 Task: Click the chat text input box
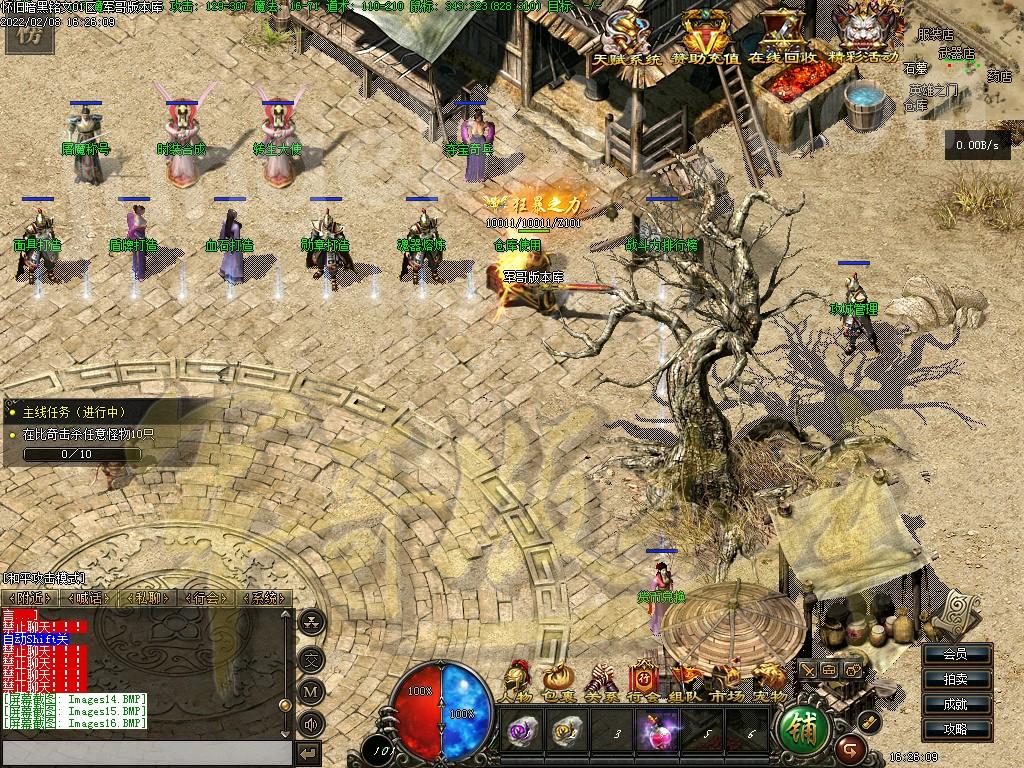point(145,751)
